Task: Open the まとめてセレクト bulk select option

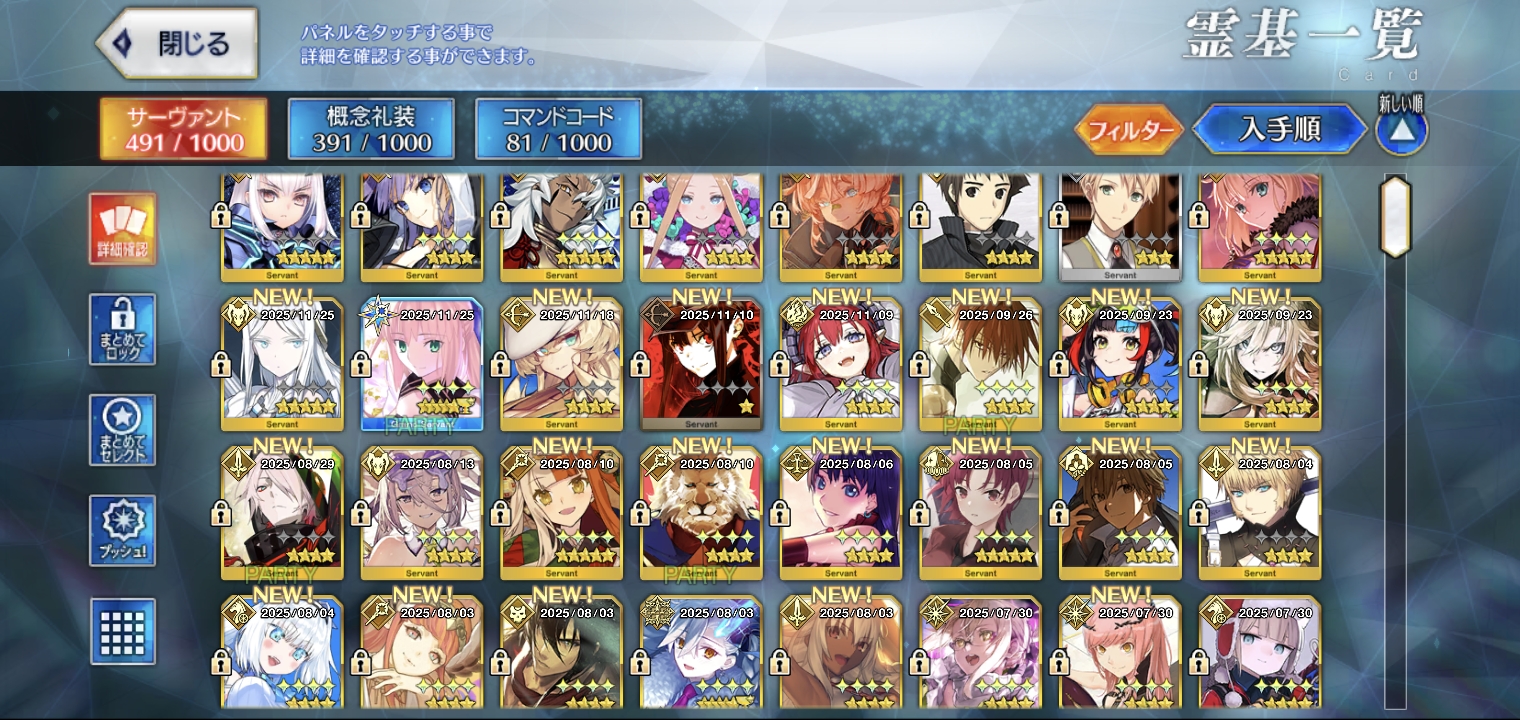Action: point(122,430)
